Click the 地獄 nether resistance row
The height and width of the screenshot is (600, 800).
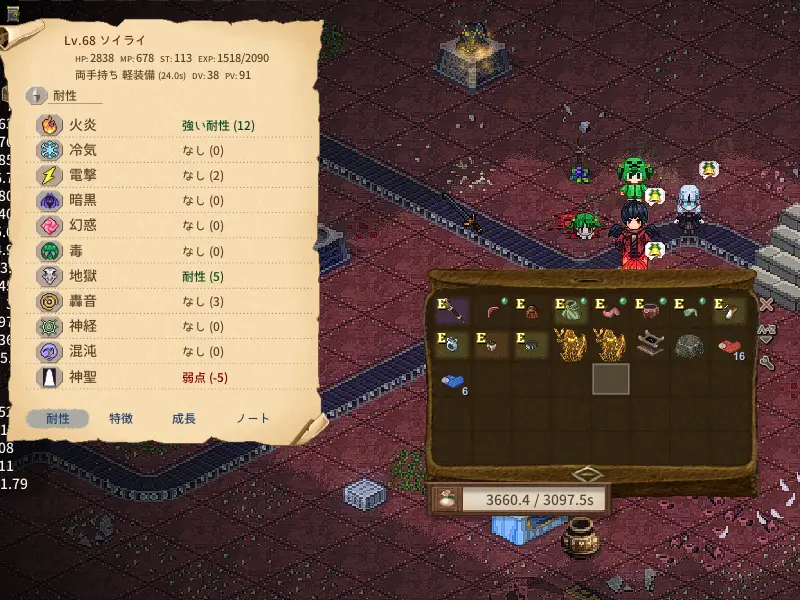pos(170,277)
